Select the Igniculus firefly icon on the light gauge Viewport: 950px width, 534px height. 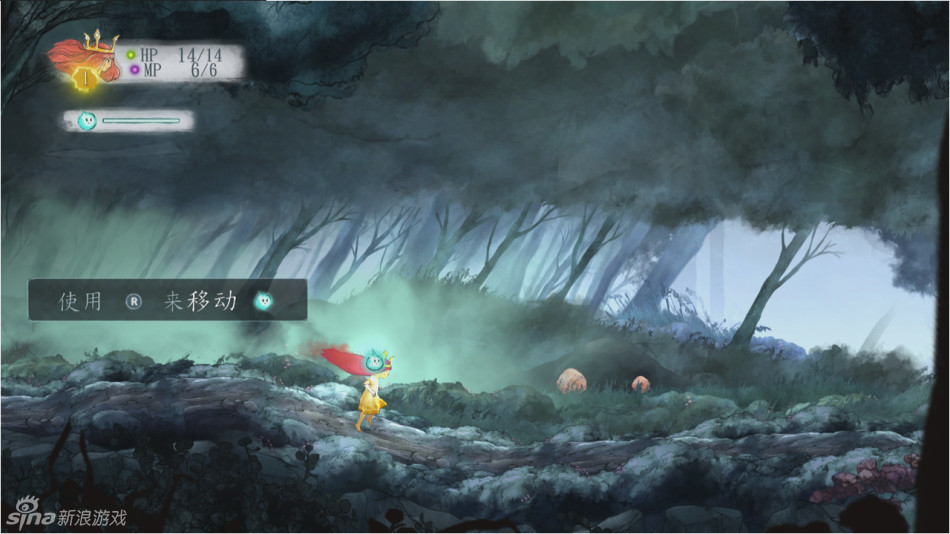coord(86,121)
